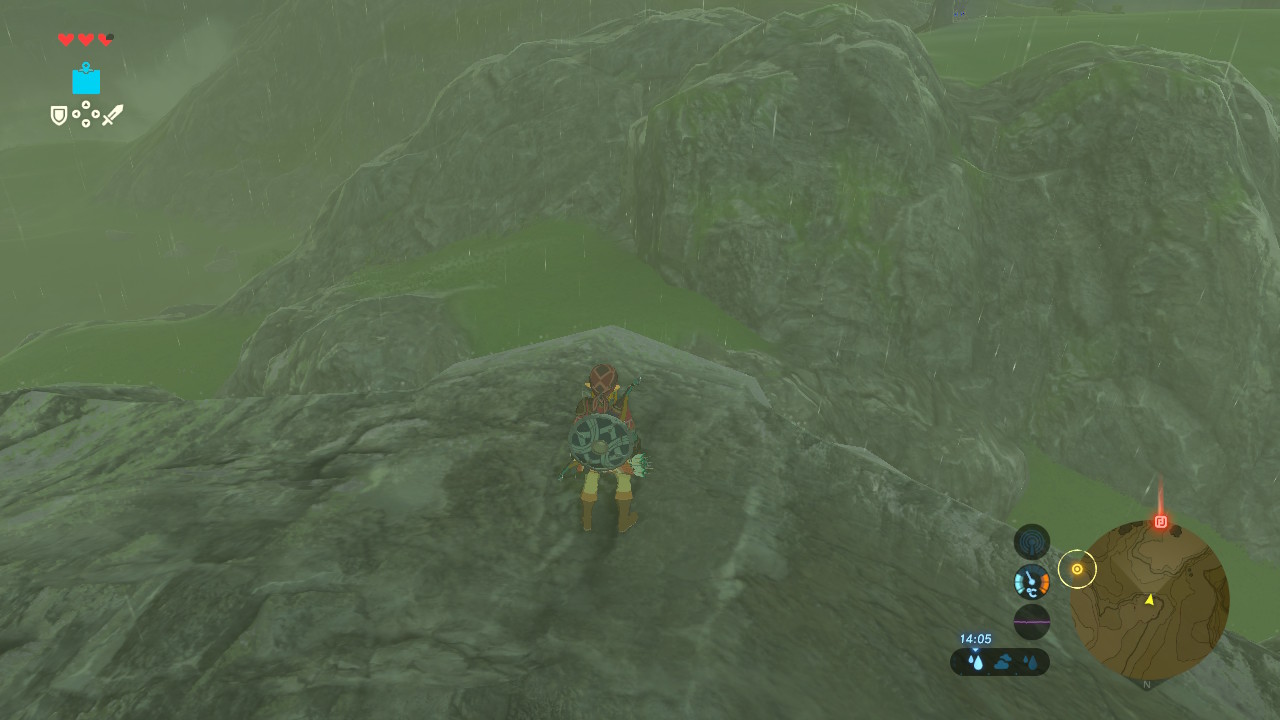Image resolution: width=1280 pixels, height=720 pixels.
Task: Select the cyan amiibo rune icon
Action: tap(86, 79)
